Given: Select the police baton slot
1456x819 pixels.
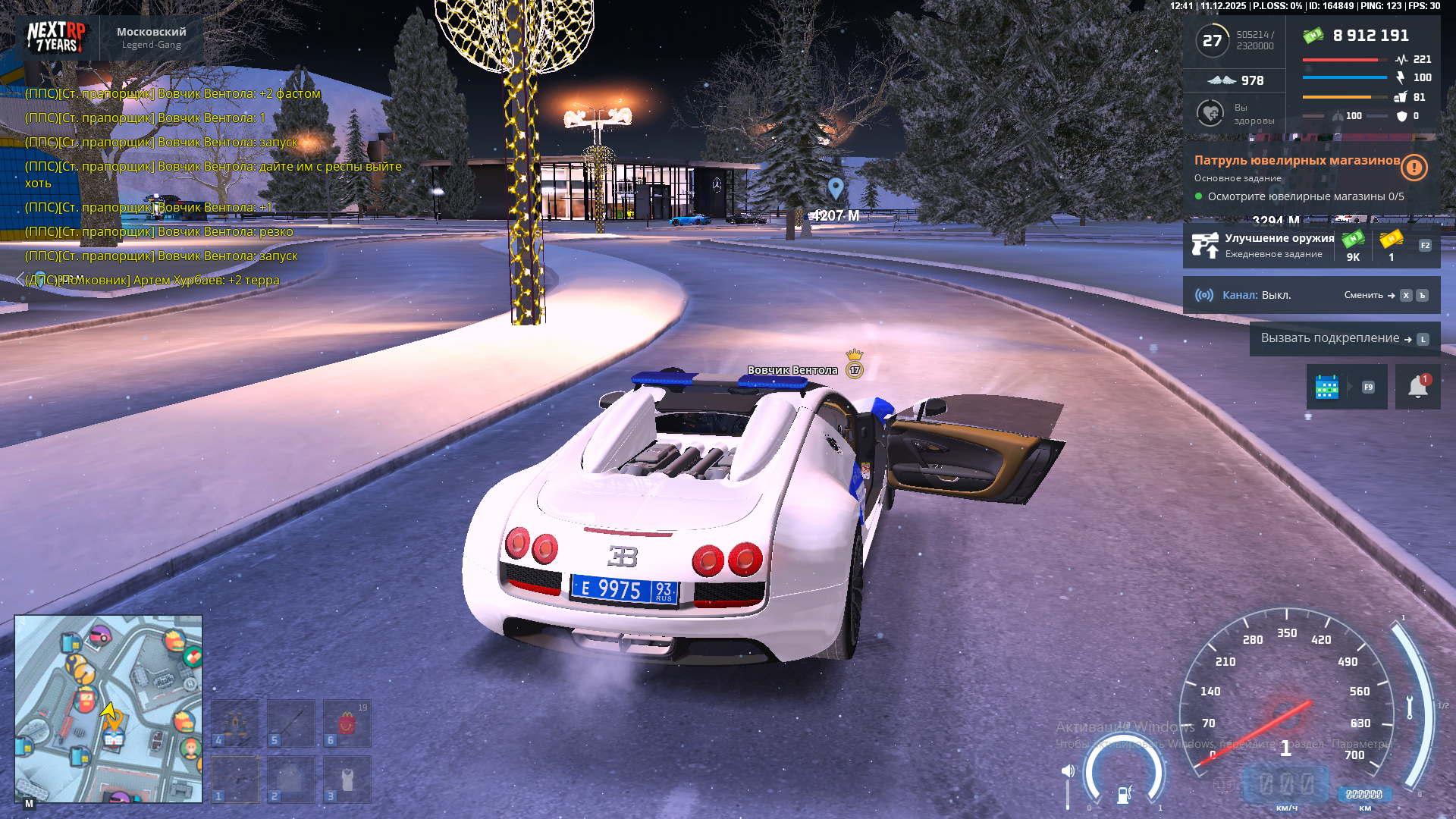Looking at the screenshot, I should (291, 722).
